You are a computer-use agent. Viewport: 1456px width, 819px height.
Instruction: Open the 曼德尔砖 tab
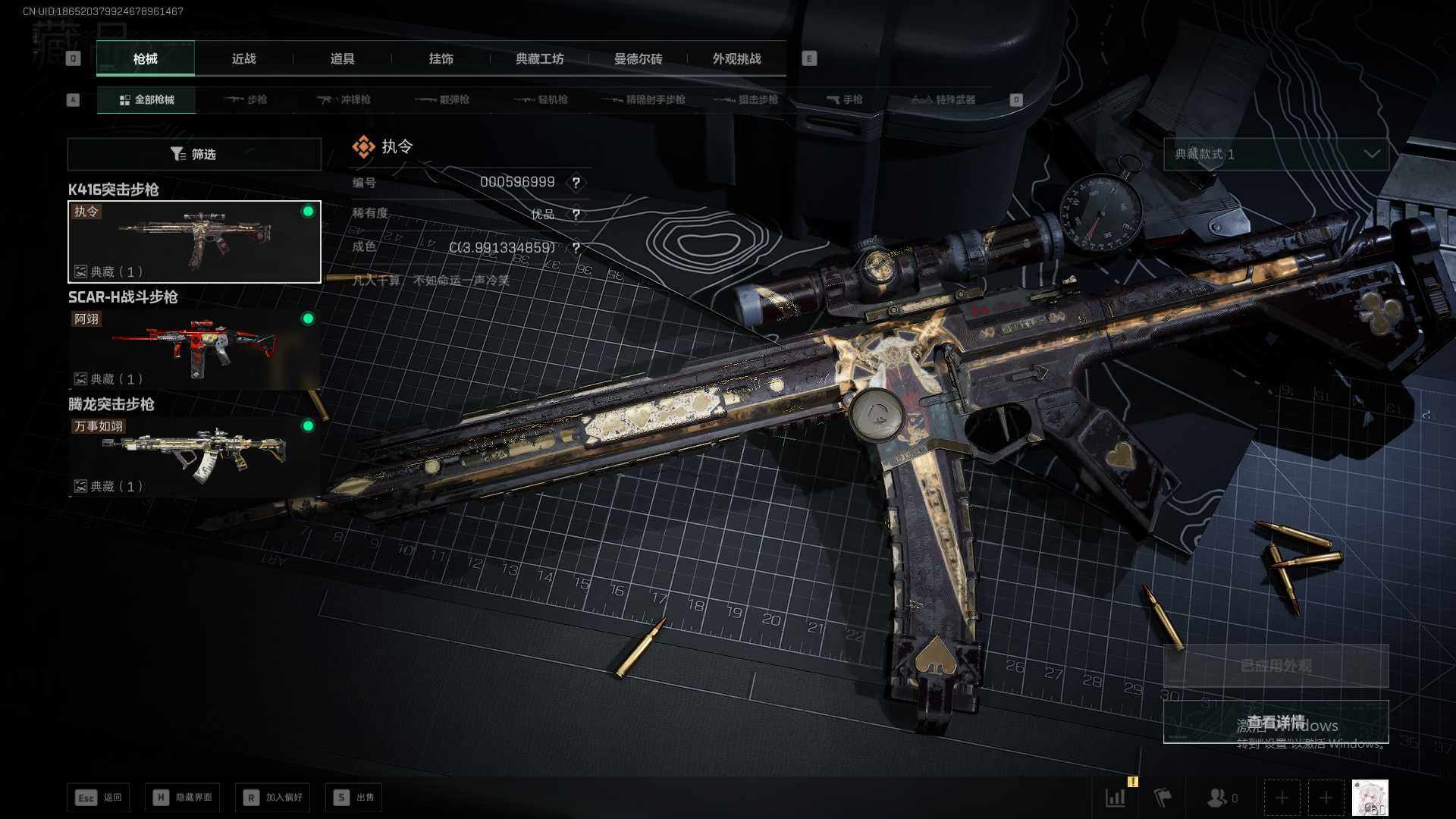(x=638, y=59)
